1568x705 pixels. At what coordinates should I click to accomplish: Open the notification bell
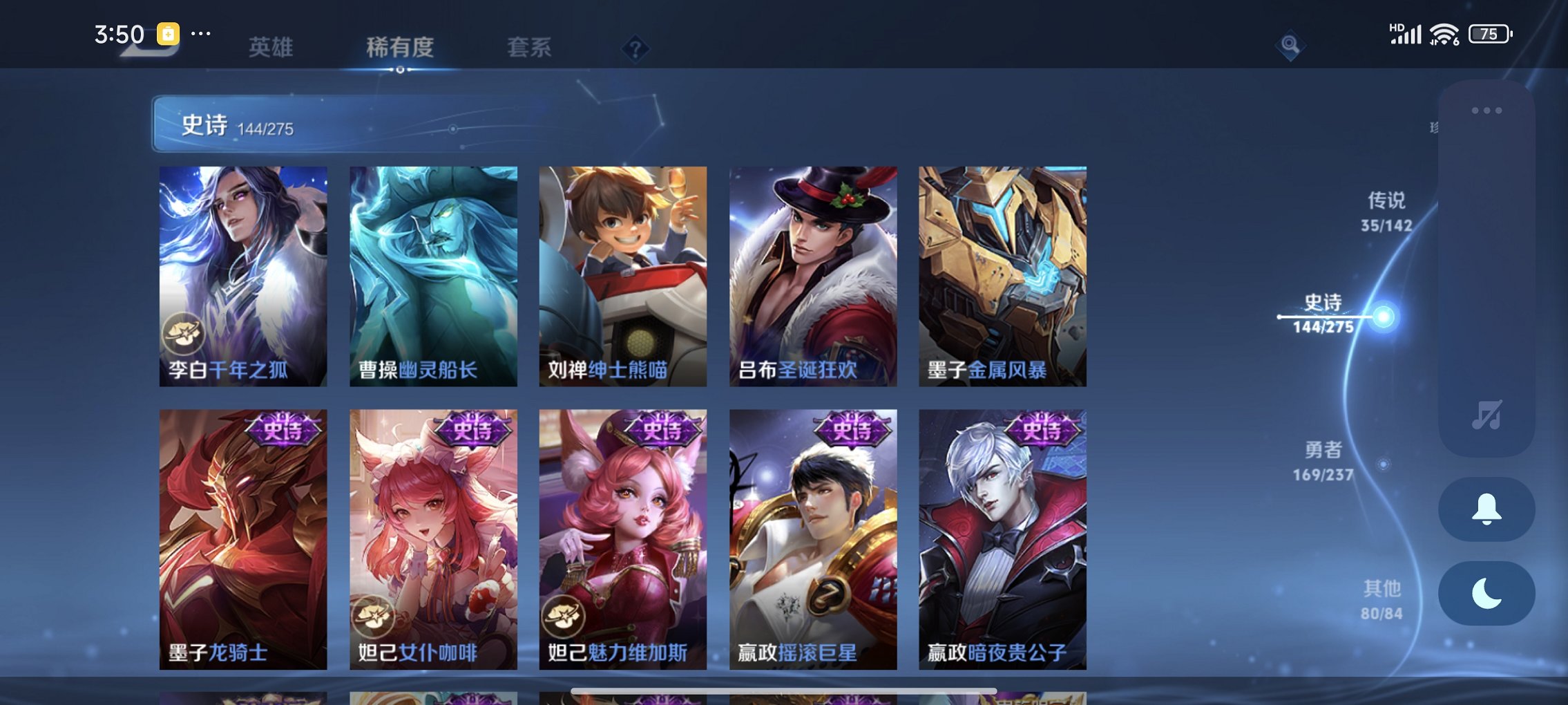coord(1487,509)
